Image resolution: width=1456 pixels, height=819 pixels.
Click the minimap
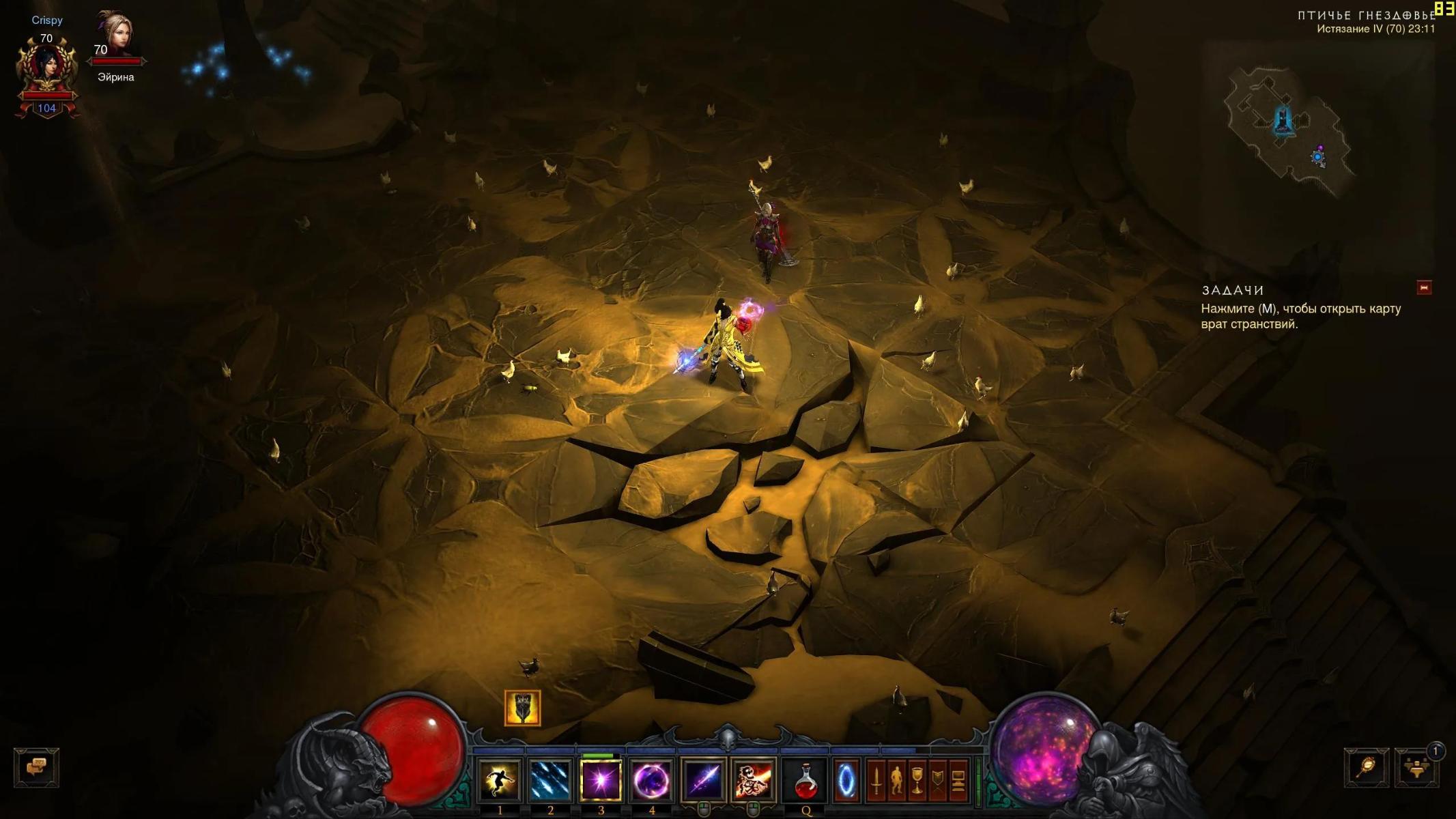coord(1287,130)
